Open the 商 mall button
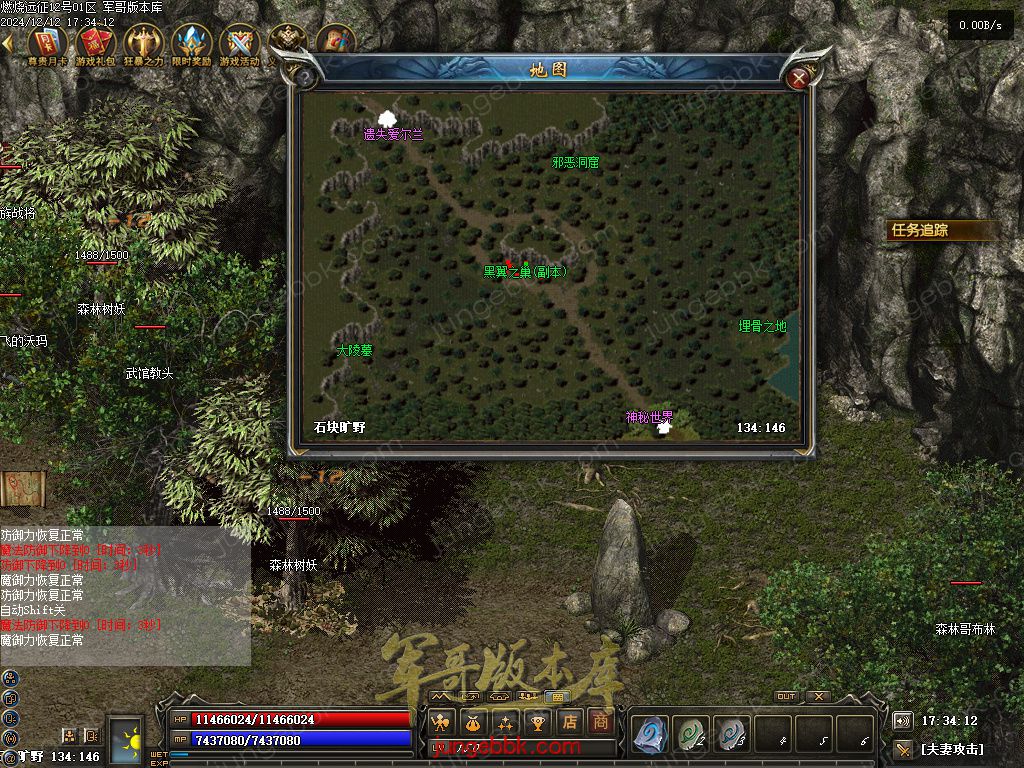 point(599,721)
